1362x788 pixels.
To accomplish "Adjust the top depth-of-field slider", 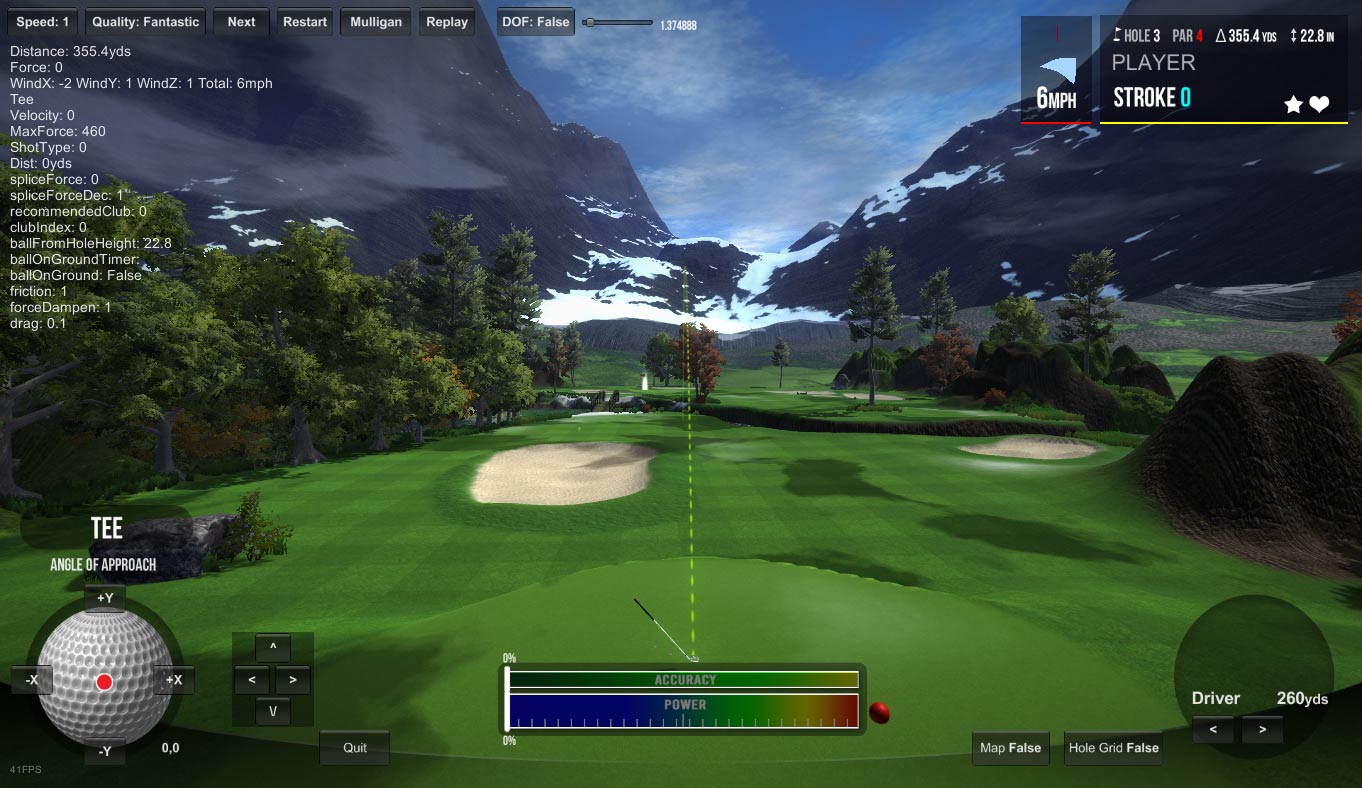I will click(x=590, y=22).
